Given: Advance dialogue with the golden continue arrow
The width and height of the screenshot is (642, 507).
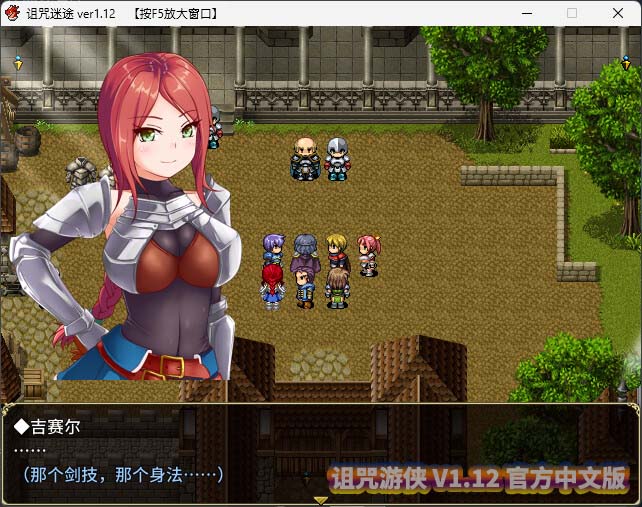Looking at the screenshot, I should tap(320, 499).
